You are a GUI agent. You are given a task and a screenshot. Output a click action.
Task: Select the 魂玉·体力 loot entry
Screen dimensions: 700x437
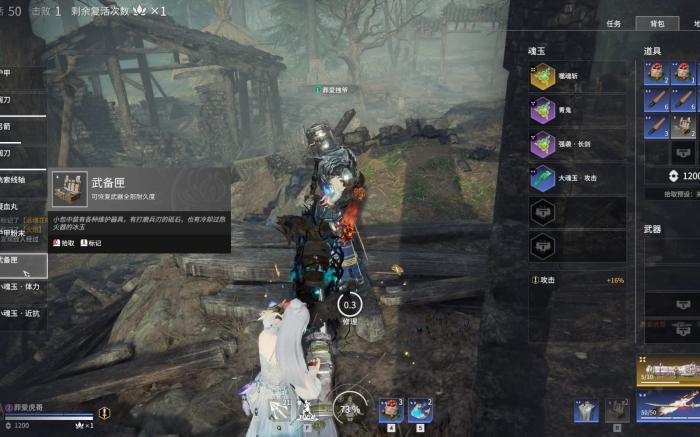pos(22,287)
